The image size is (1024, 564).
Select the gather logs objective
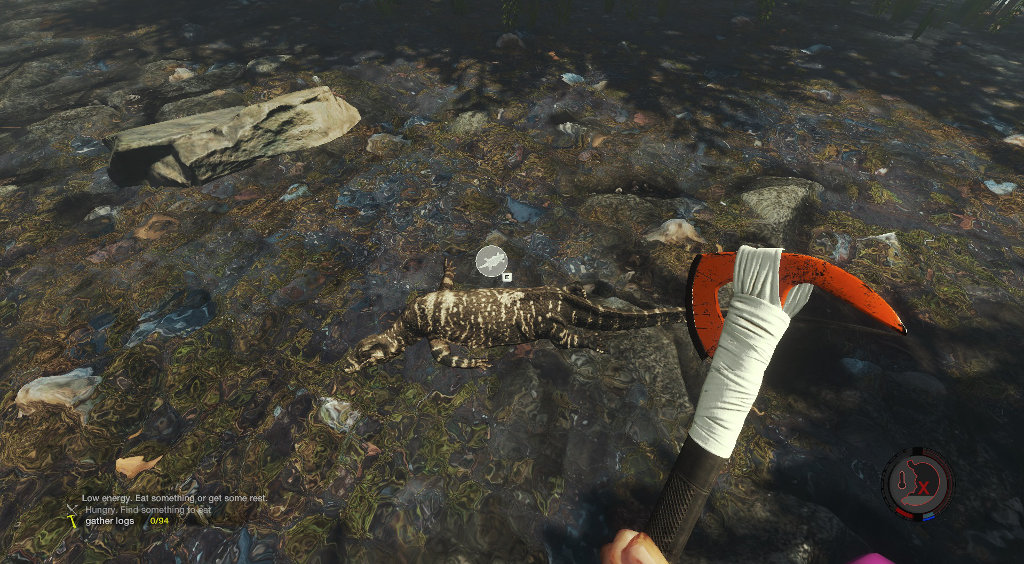tap(109, 521)
